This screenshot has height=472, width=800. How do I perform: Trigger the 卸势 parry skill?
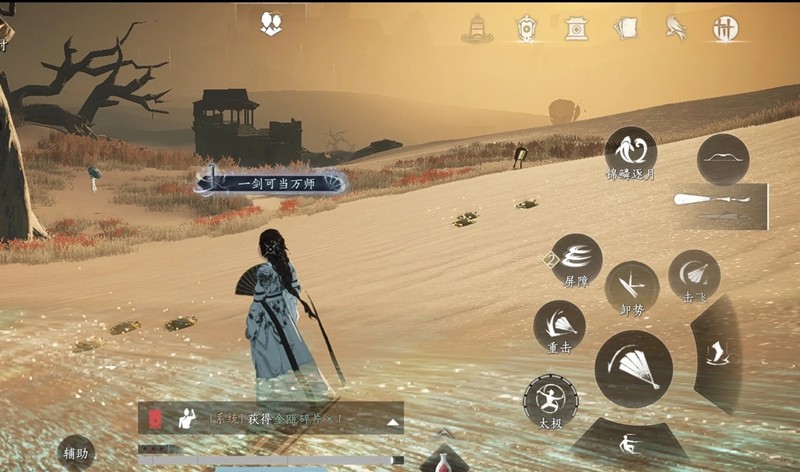631,287
